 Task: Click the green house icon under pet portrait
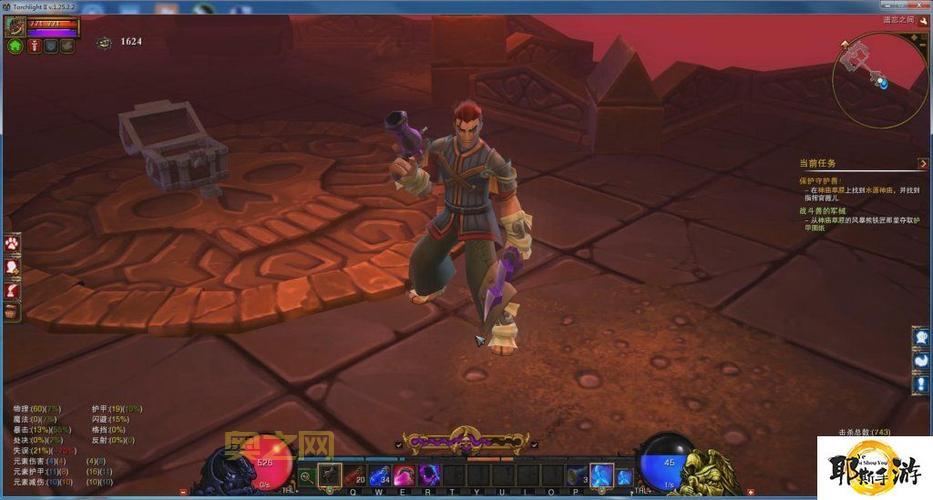pyautogui.click(x=15, y=46)
